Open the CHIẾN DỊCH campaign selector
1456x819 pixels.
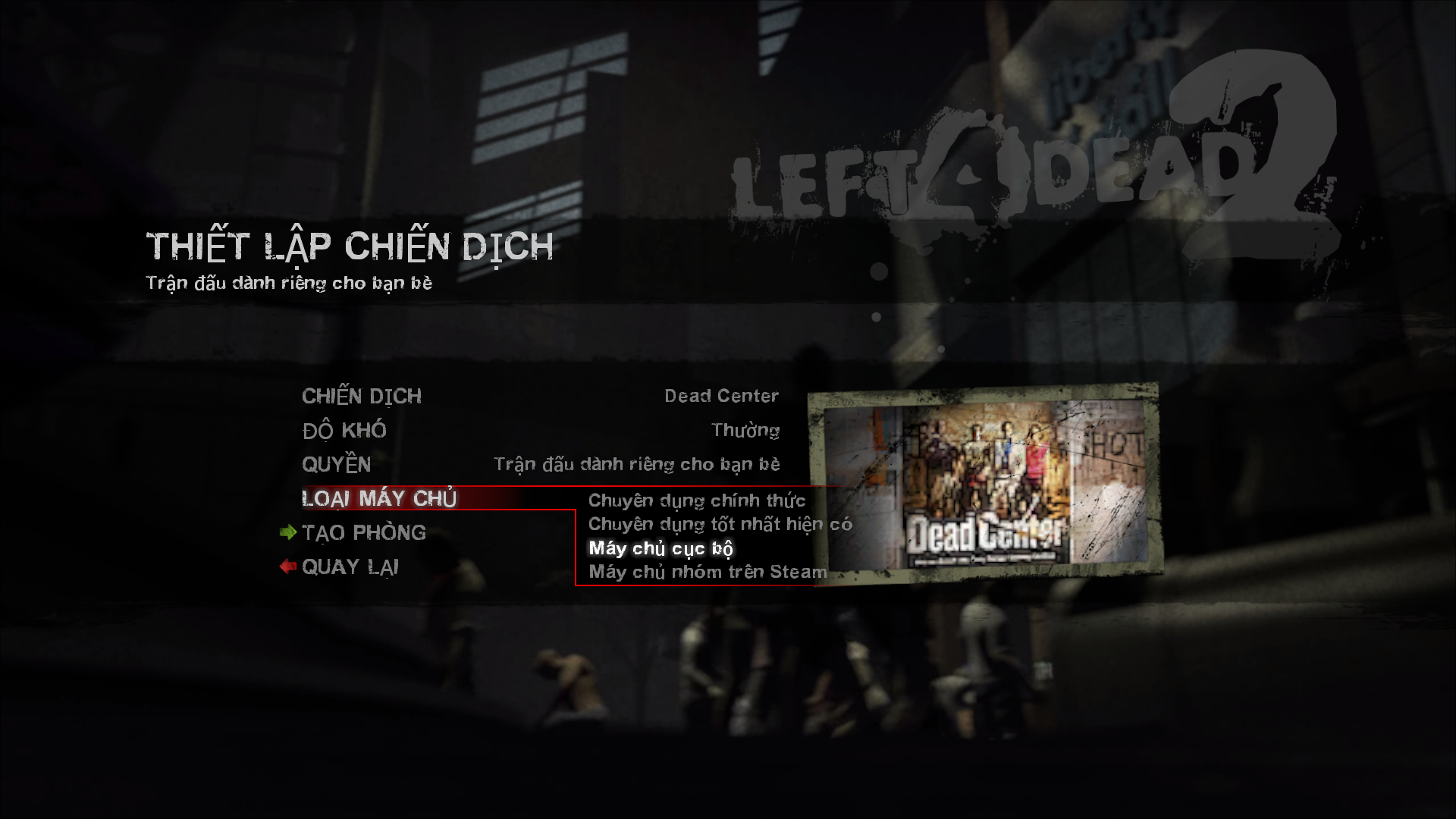tap(362, 395)
